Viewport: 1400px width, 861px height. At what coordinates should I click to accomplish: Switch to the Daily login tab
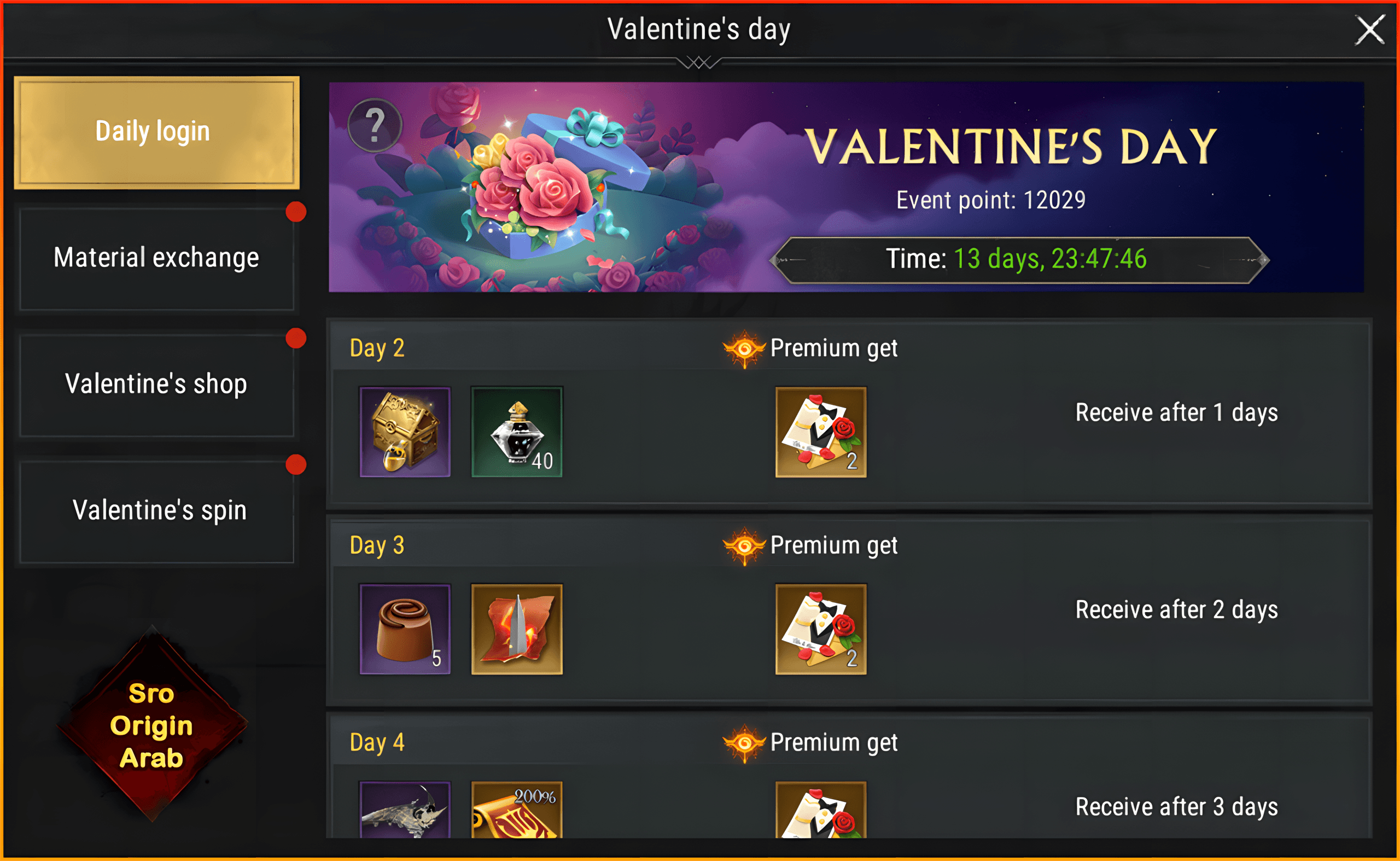coord(156,132)
